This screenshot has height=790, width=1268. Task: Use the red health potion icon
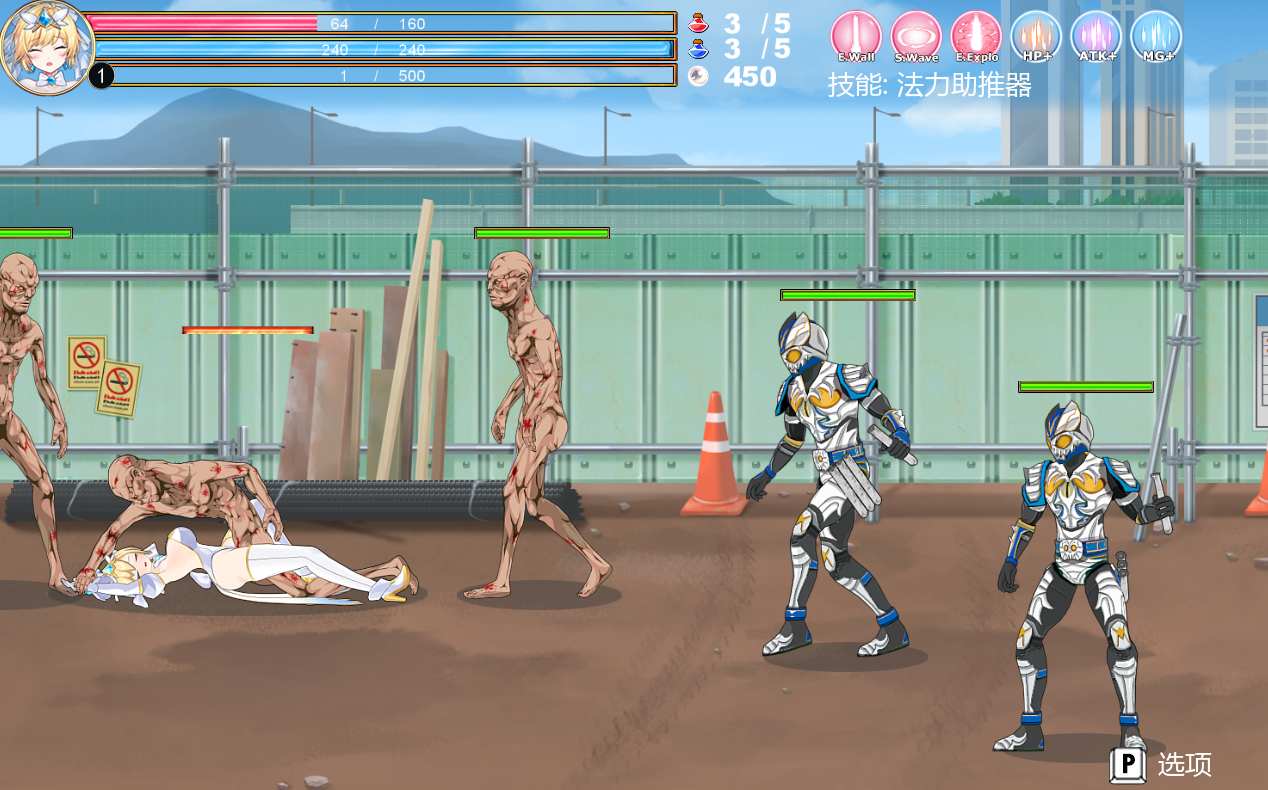click(x=698, y=23)
